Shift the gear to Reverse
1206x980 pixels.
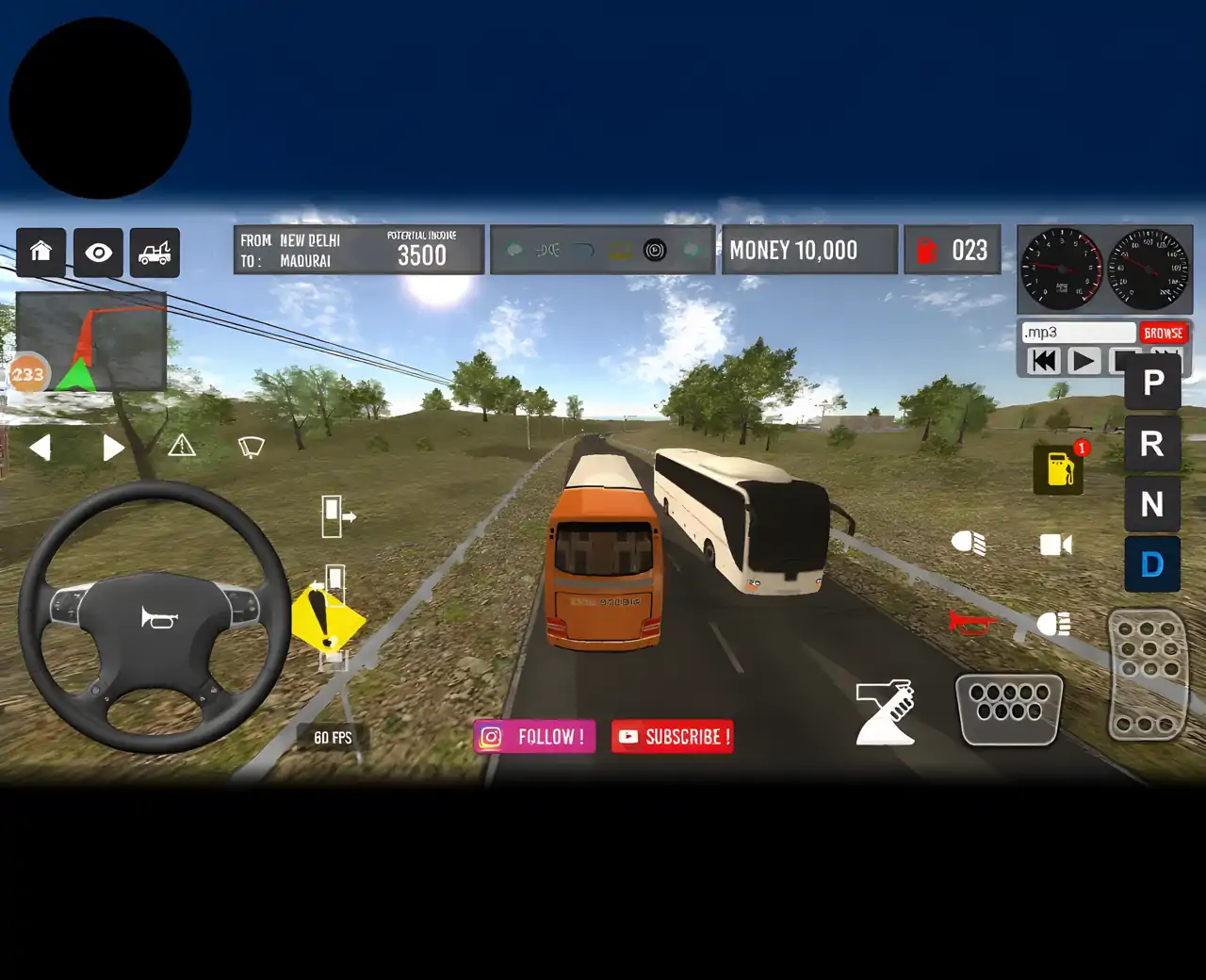[x=1152, y=443]
